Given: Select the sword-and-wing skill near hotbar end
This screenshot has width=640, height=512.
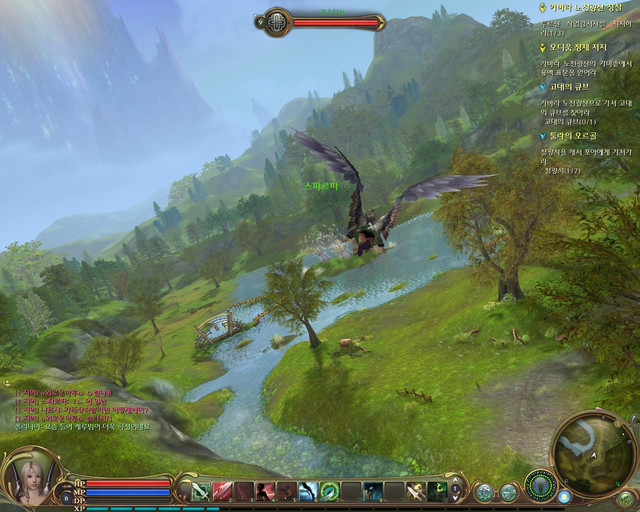Looking at the screenshot, I should (x=415, y=491).
